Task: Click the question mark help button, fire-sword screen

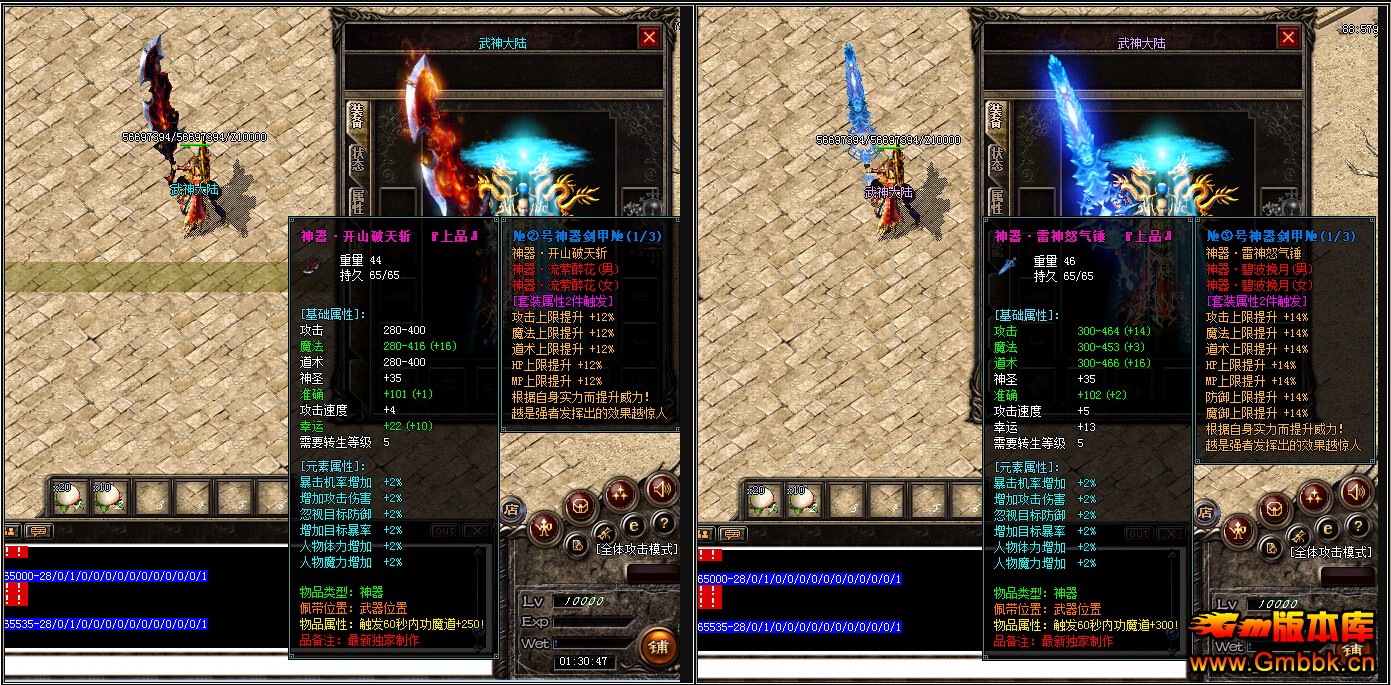Action: tap(663, 523)
